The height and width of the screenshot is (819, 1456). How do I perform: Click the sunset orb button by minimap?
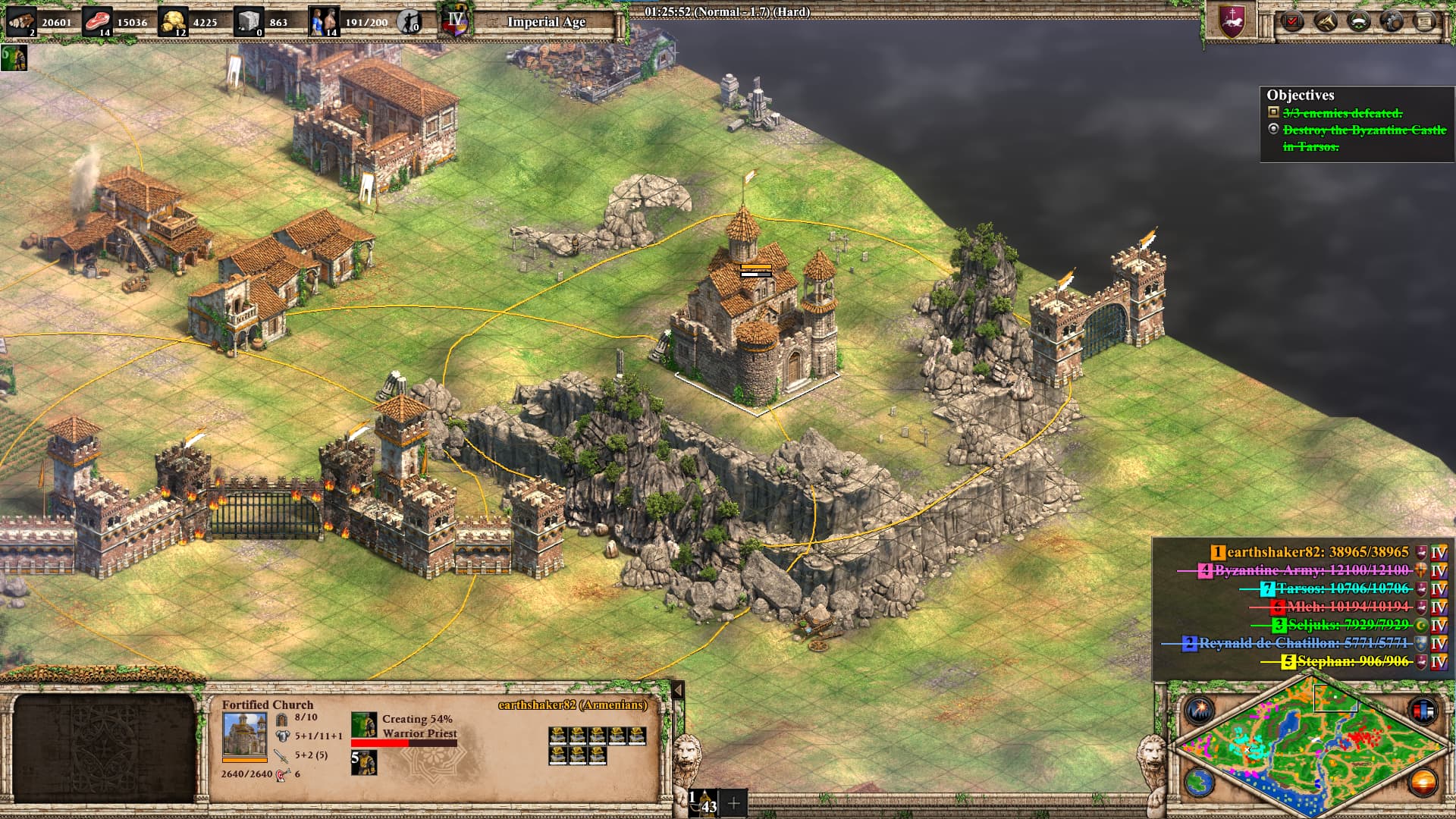pyautogui.click(x=1423, y=782)
